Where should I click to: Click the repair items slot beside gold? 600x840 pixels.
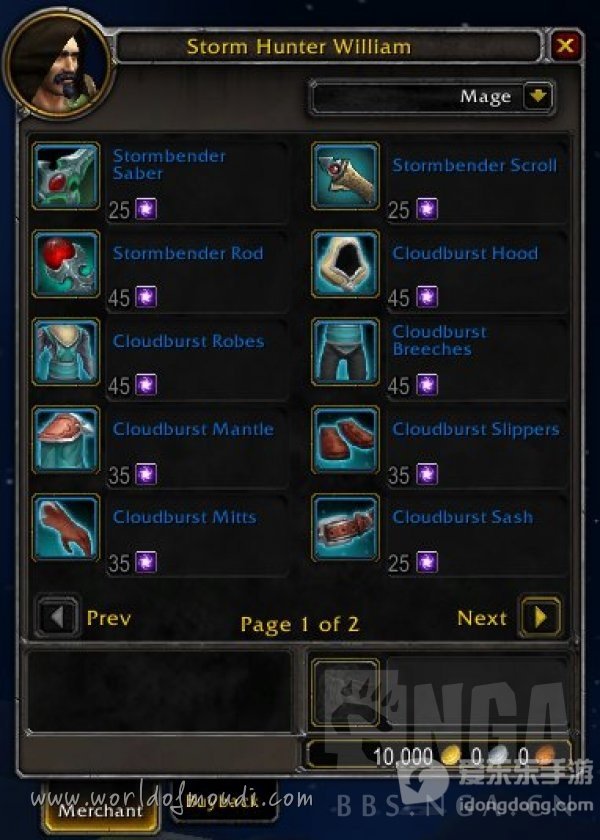coord(345,692)
